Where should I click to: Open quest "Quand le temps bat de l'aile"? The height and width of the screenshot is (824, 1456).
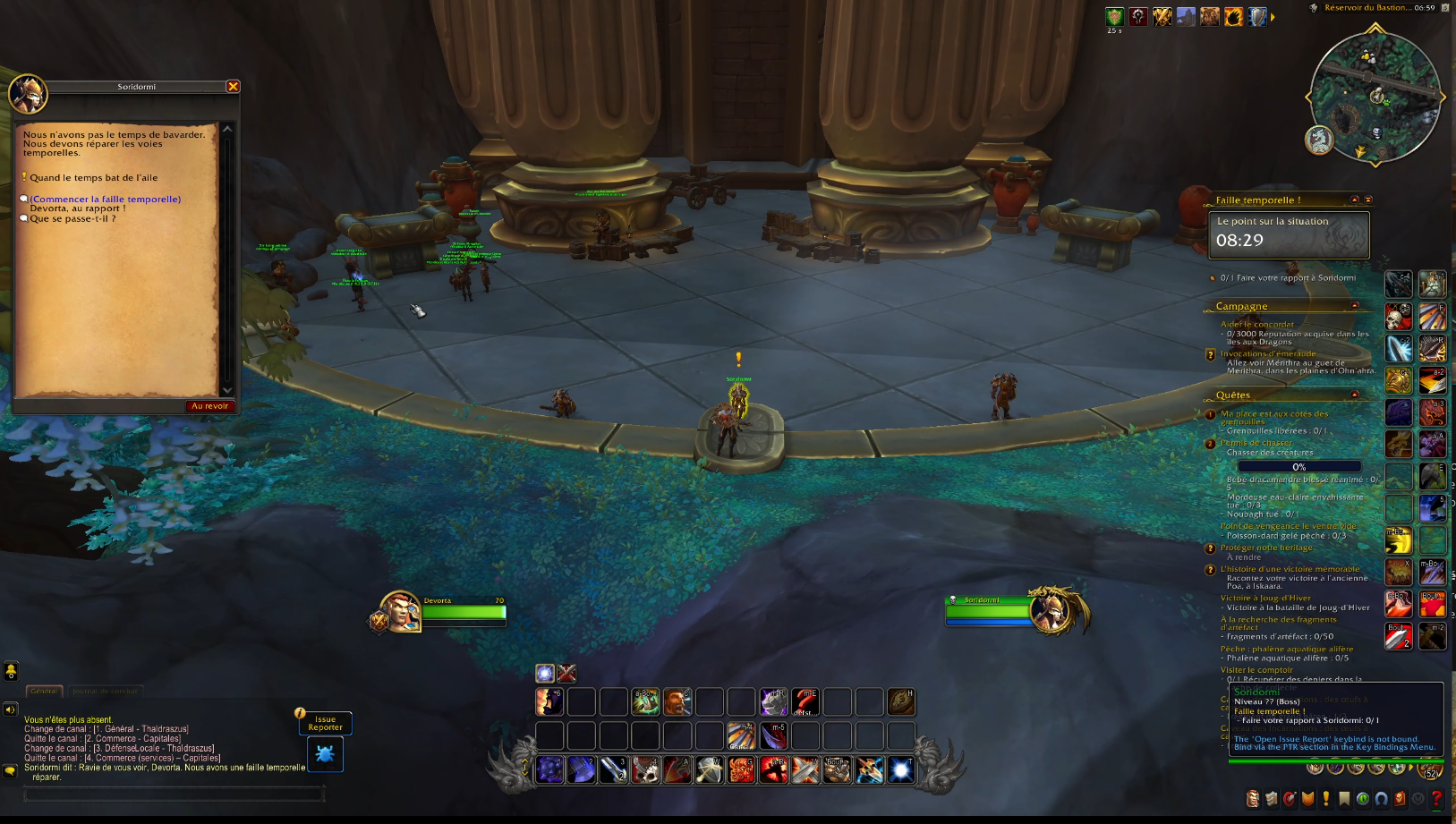[93, 178]
